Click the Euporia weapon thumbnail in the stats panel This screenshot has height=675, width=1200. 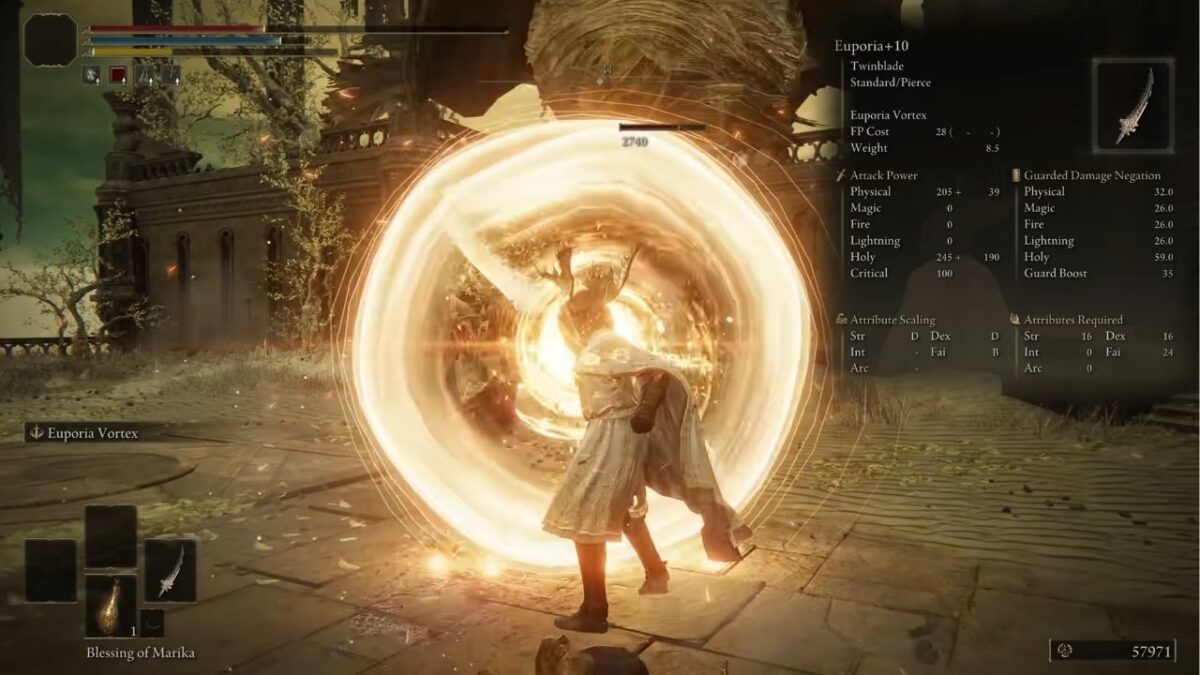tap(1132, 104)
